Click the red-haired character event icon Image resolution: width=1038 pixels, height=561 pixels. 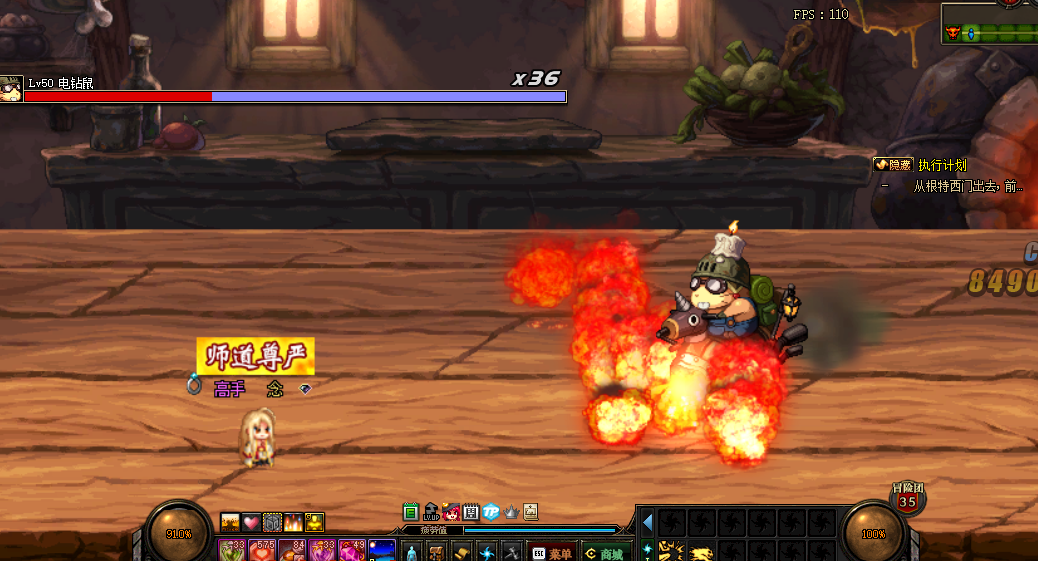click(451, 511)
